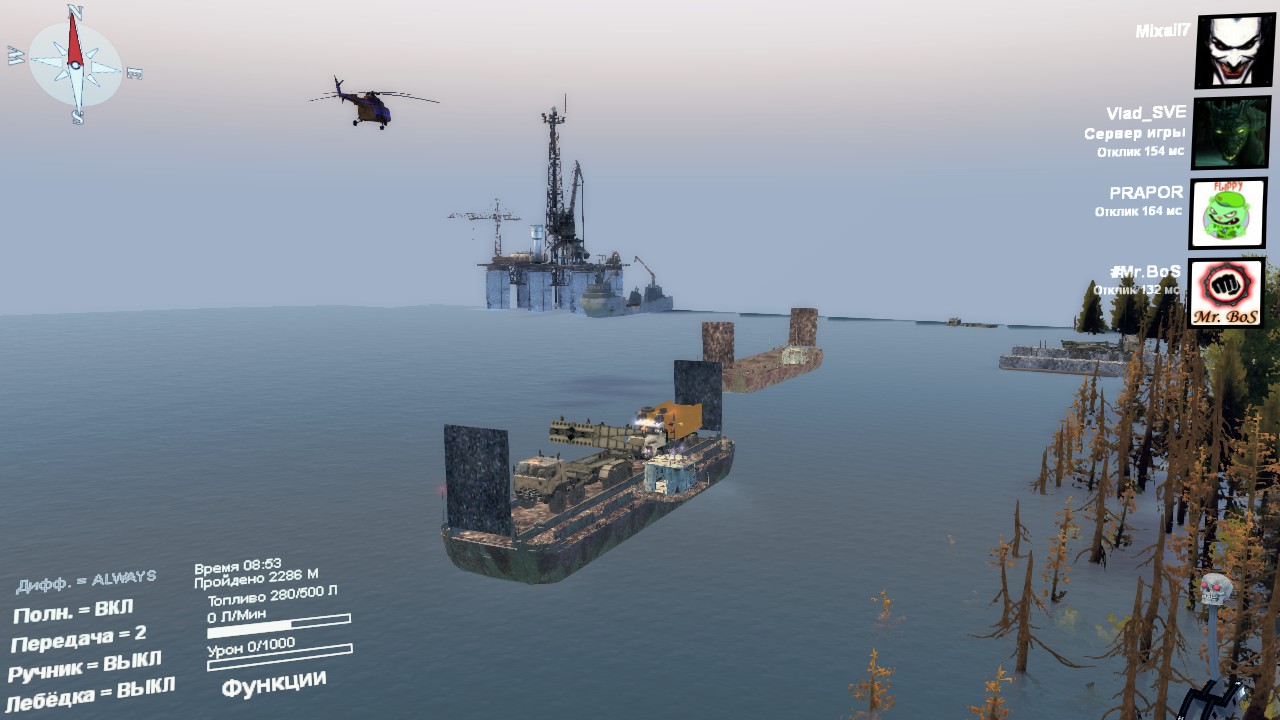1280x720 pixels.
Task: Click the #Mr.BoS fist logo avatar
Action: coord(1228,292)
